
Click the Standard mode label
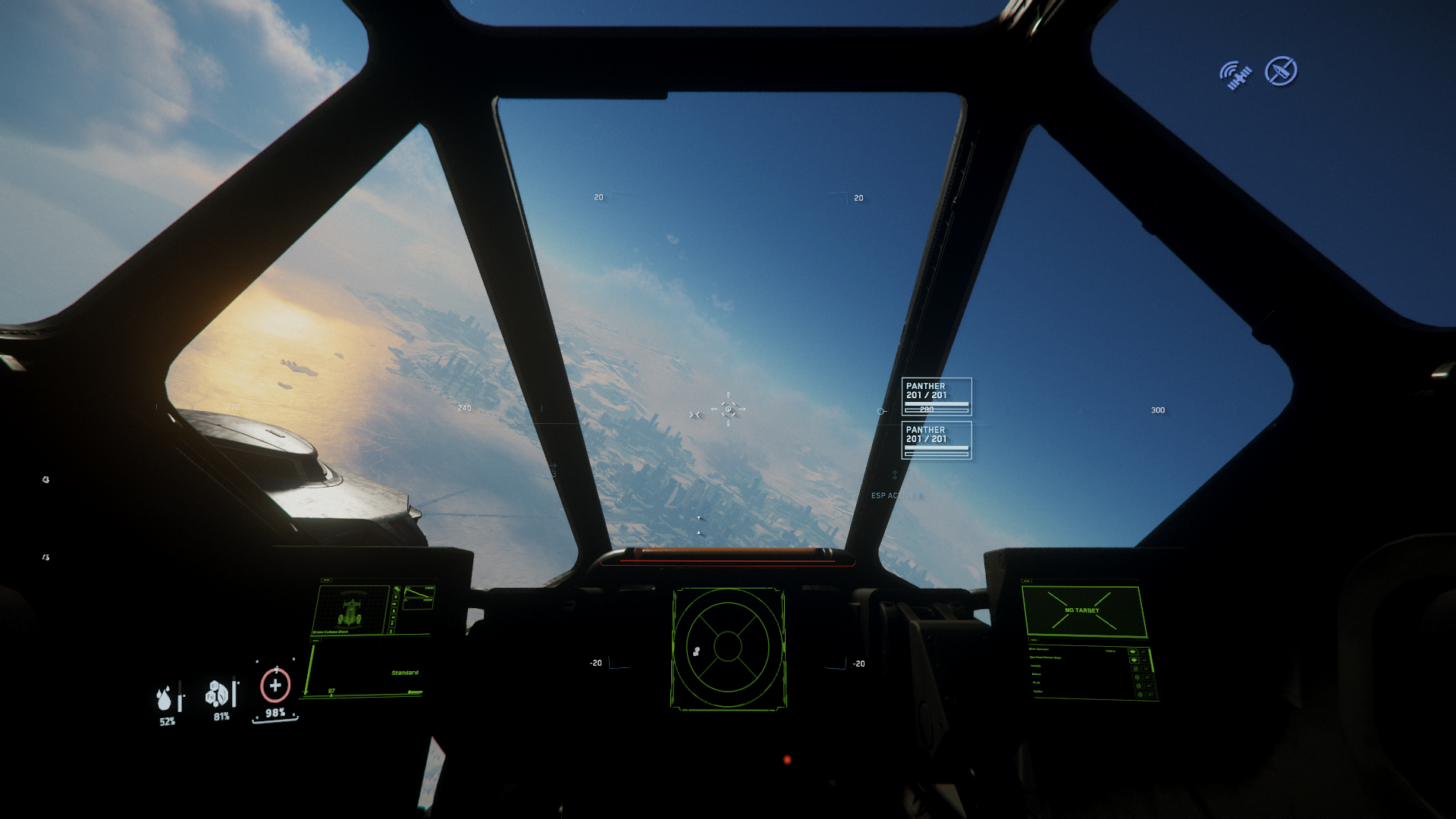(405, 673)
